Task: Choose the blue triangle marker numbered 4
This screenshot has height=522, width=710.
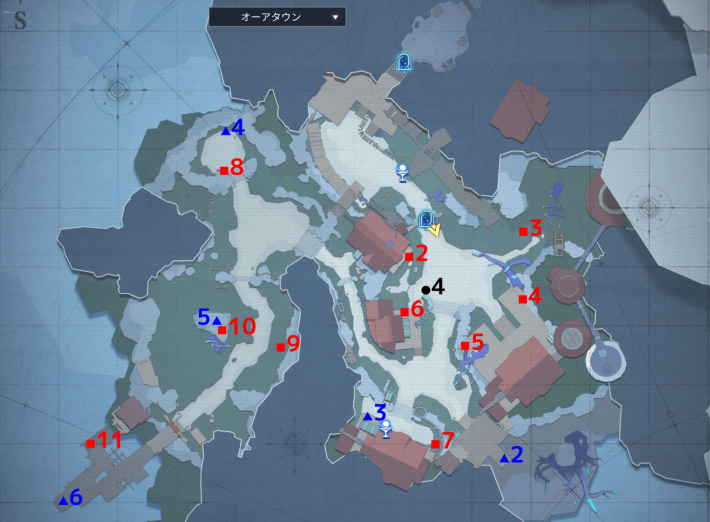Action: pos(226,131)
